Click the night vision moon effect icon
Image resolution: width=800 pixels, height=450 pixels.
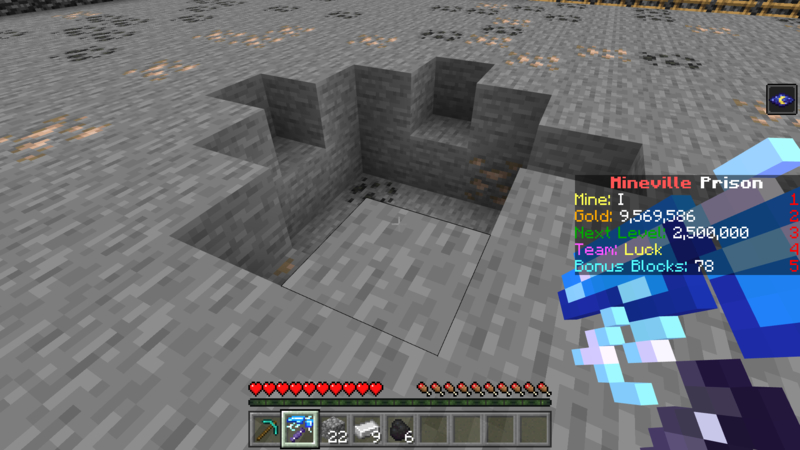click(x=781, y=99)
